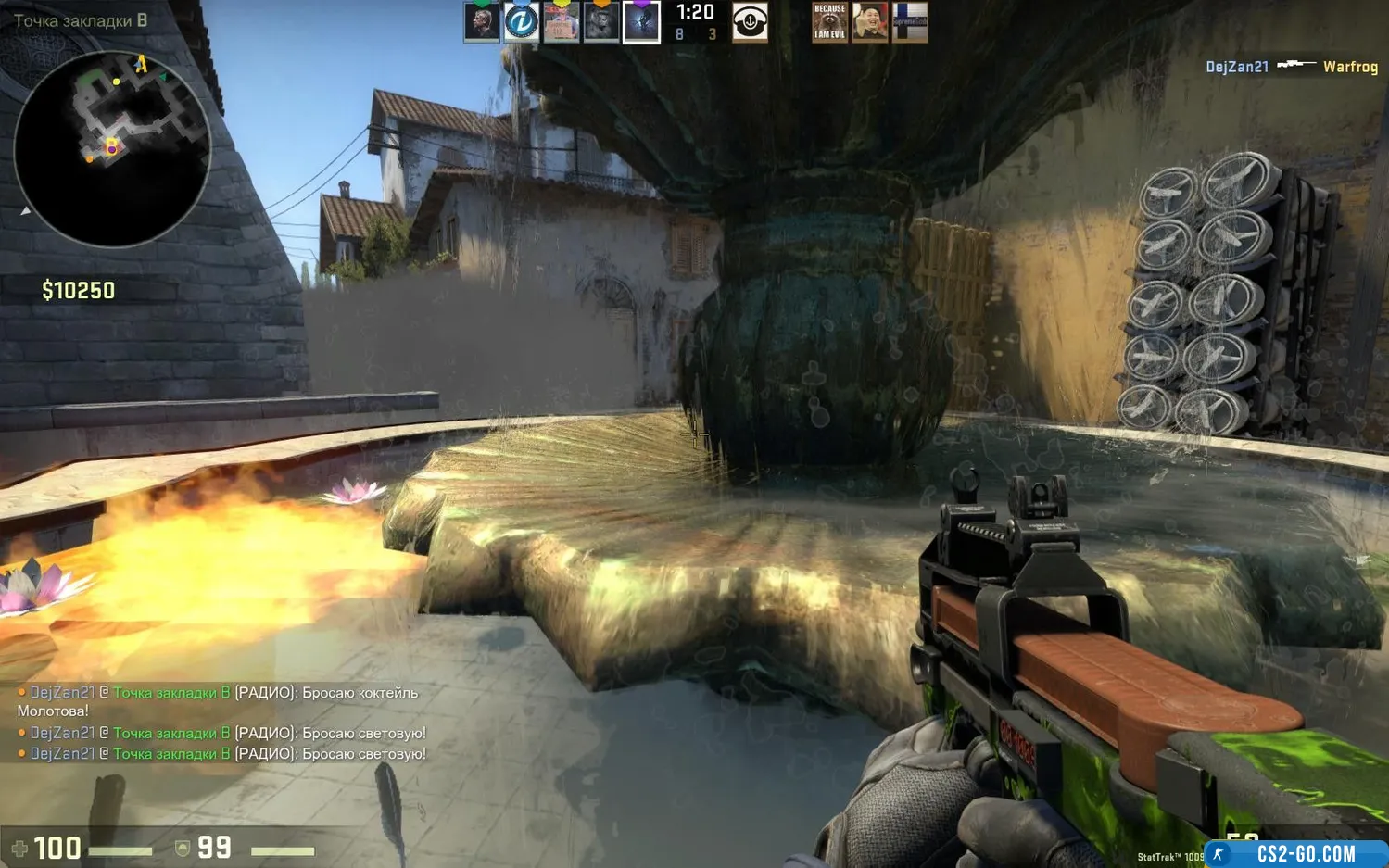Select the gorilla player avatar

click(600, 22)
